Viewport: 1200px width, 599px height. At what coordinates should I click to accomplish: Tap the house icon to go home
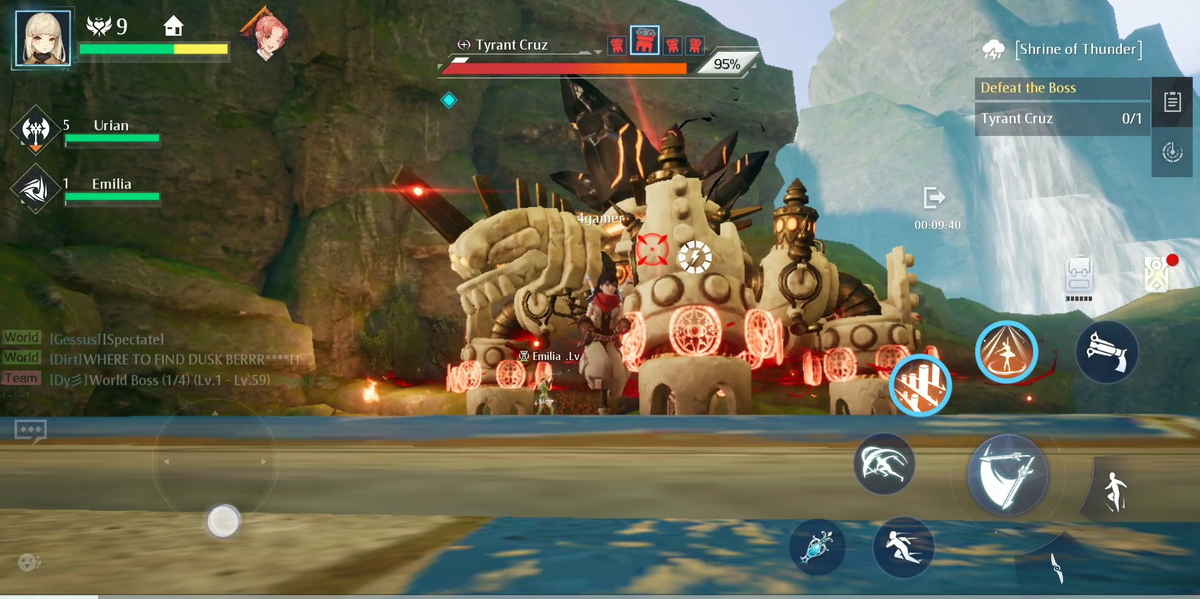(x=174, y=26)
